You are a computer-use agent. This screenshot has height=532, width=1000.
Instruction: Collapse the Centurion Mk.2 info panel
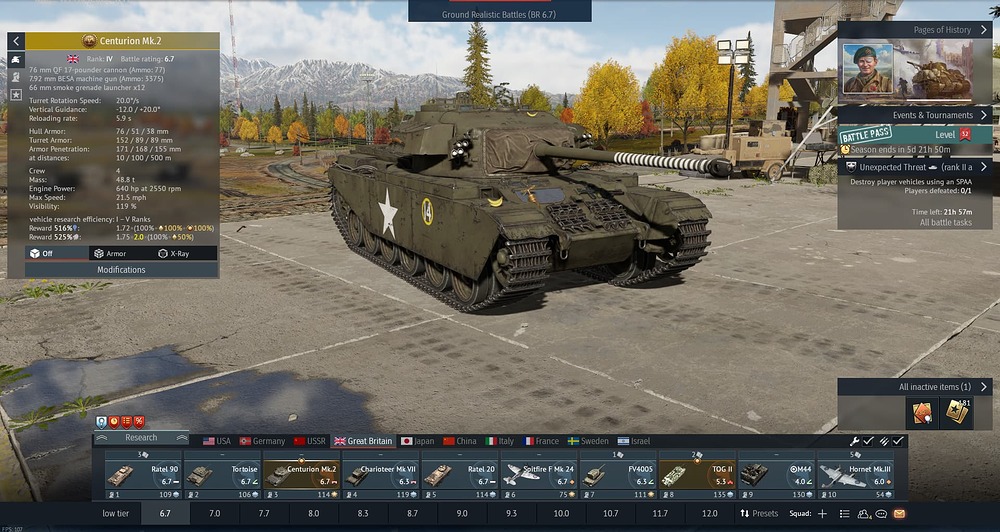16,41
